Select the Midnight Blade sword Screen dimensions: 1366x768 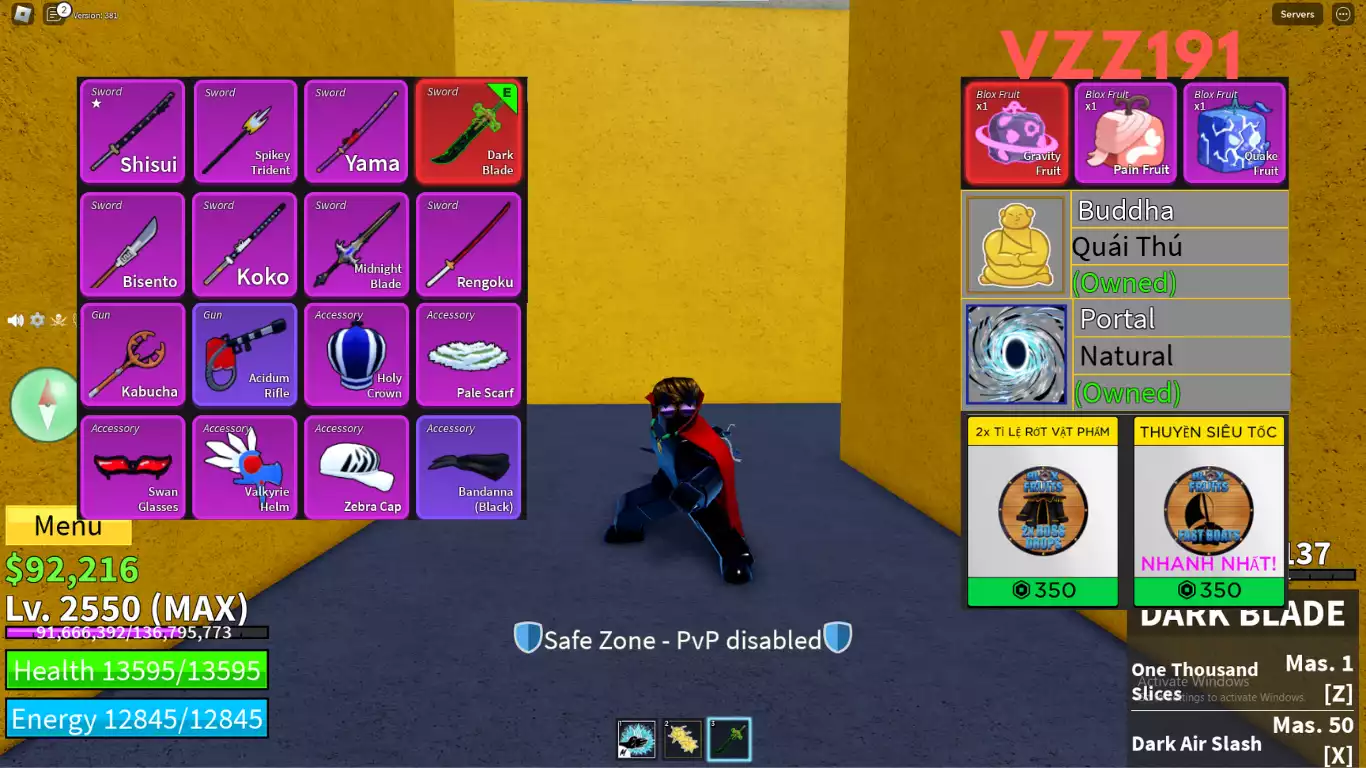(357, 244)
